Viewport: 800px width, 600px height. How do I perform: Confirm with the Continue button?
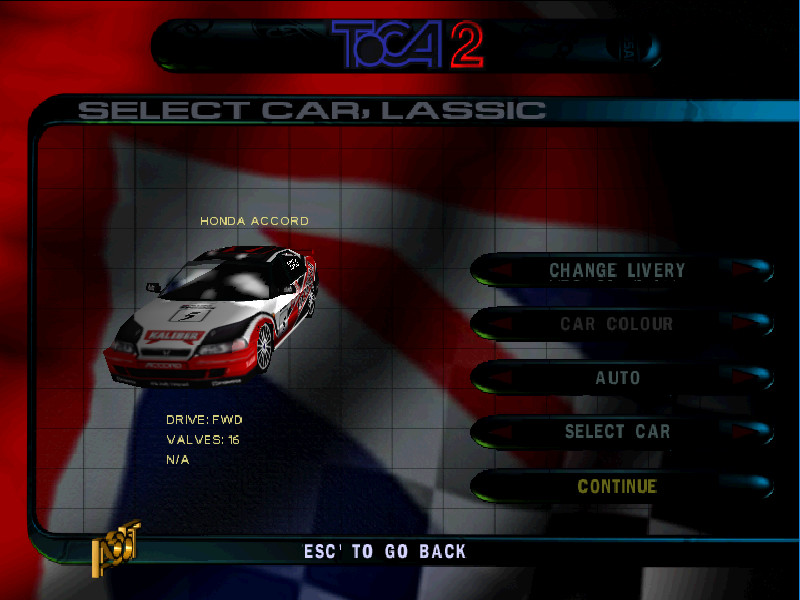pos(617,487)
